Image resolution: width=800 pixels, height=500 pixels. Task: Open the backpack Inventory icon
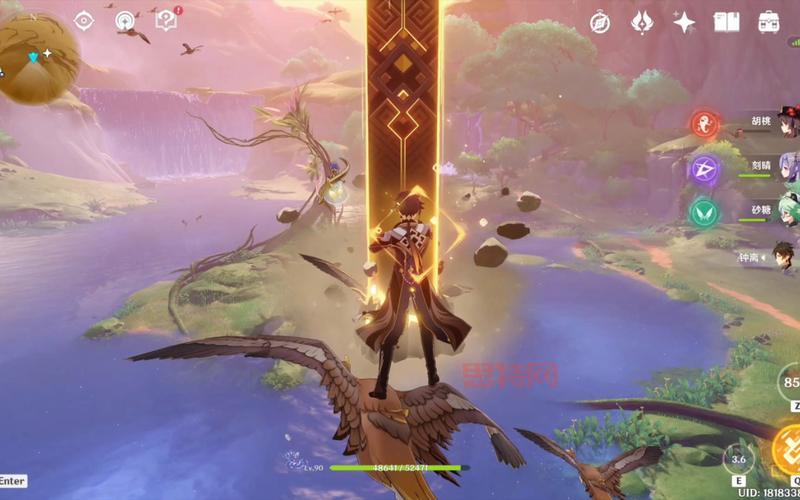coord(768,22)
